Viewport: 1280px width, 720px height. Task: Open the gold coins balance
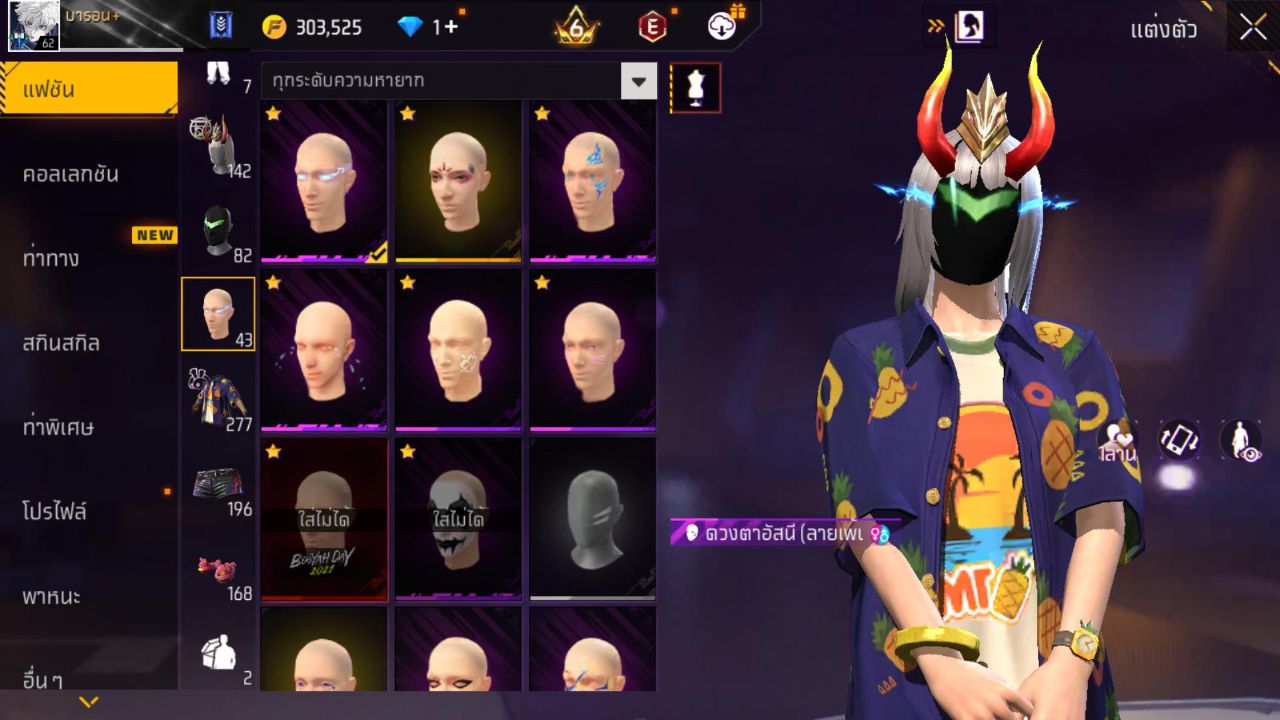tap(312, 27)
